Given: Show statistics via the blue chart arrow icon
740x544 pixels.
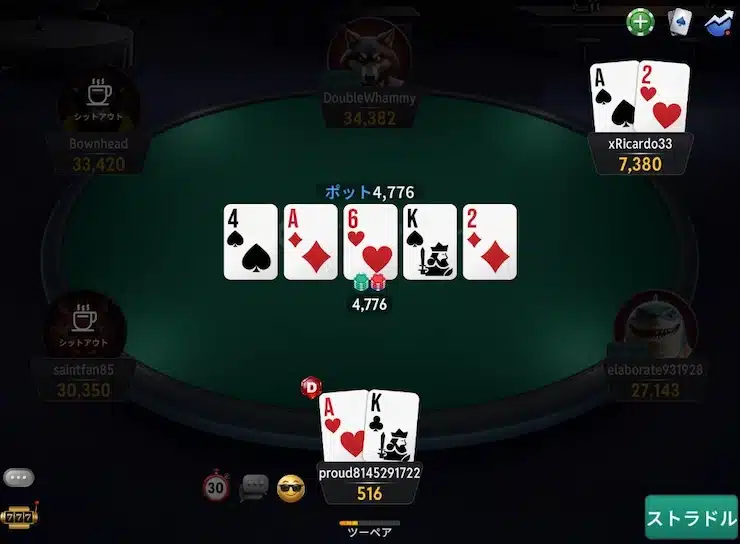Looking at the screenshot, I should pos(719,21).
